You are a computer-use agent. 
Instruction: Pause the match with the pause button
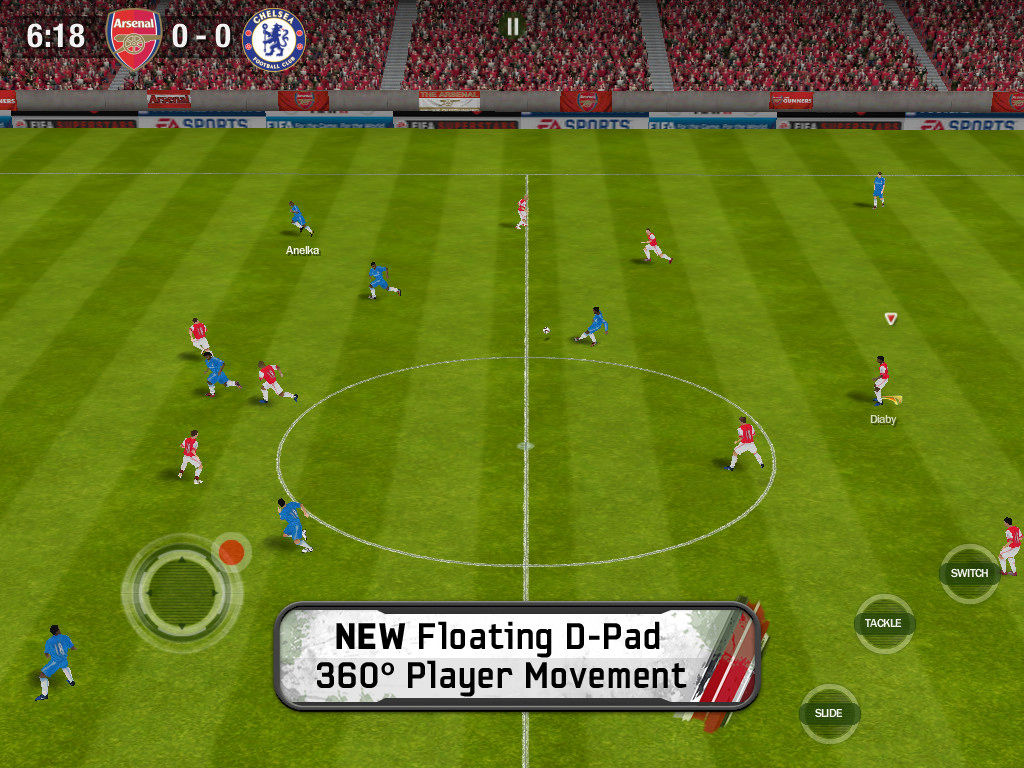513,26
